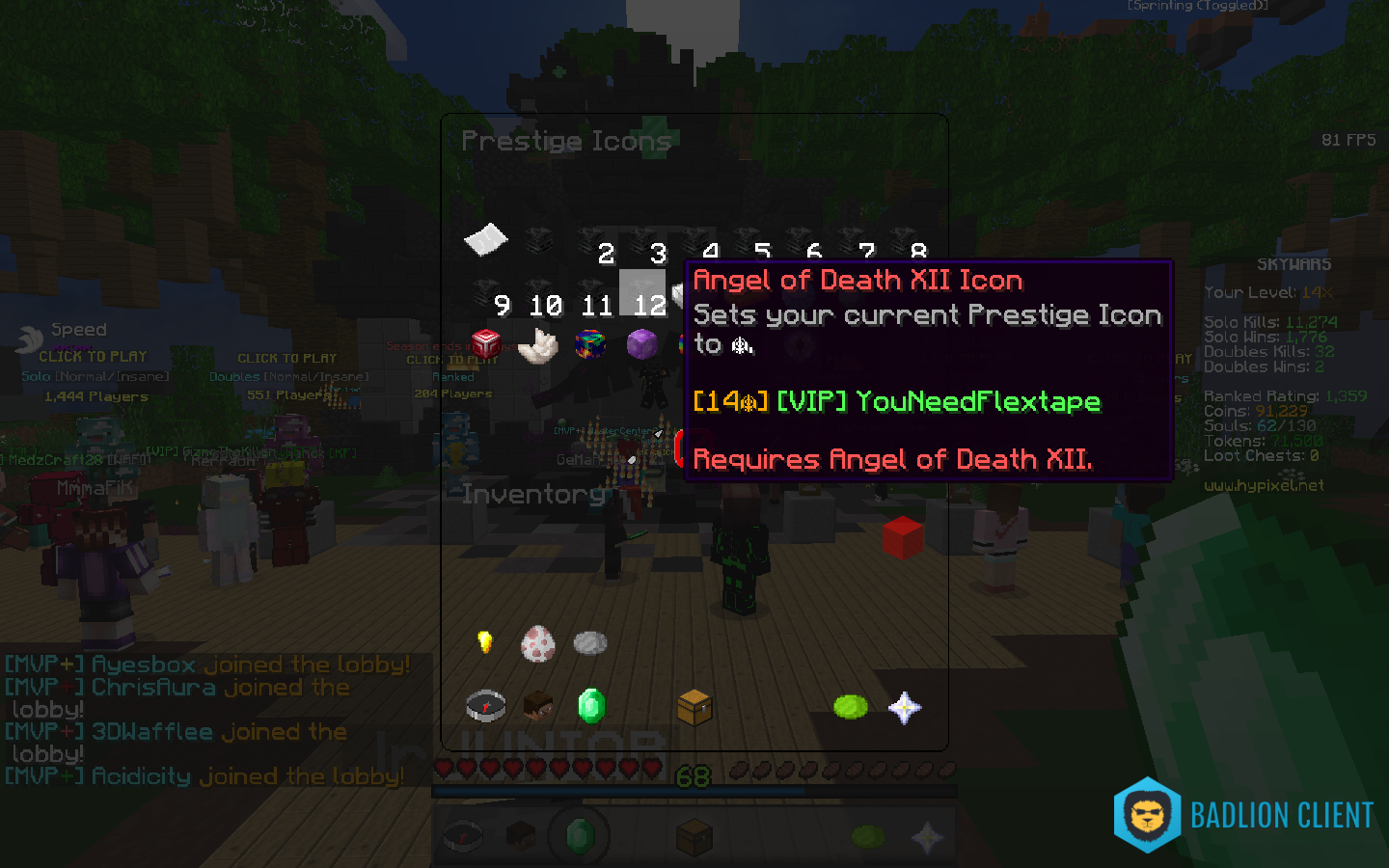
Task: Click the player head profile item
Action: click(x=537, y=706)
